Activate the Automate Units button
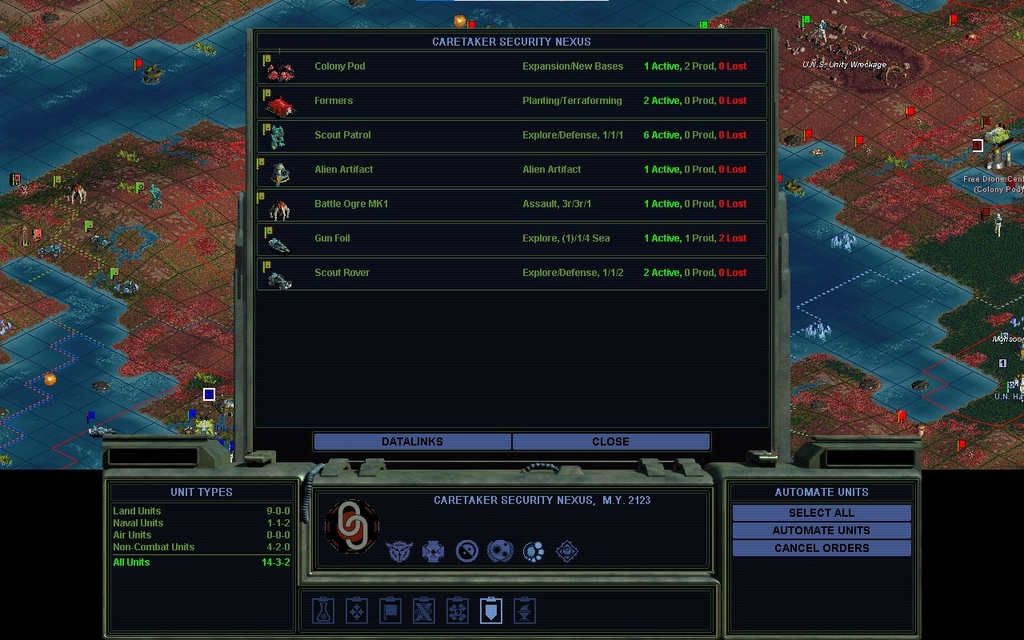Viewport: 1024px width, 640px height. coord(821,530)
